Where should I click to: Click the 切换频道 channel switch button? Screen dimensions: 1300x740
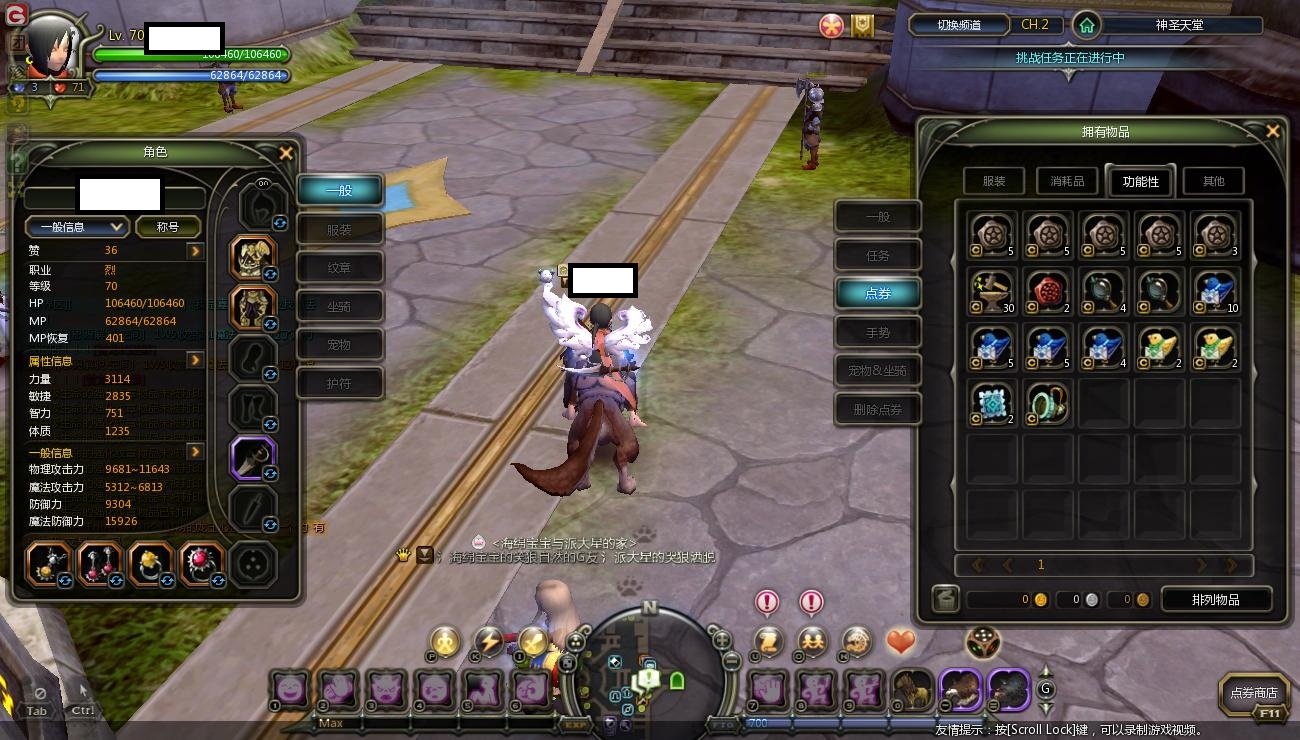coord(958,25)
